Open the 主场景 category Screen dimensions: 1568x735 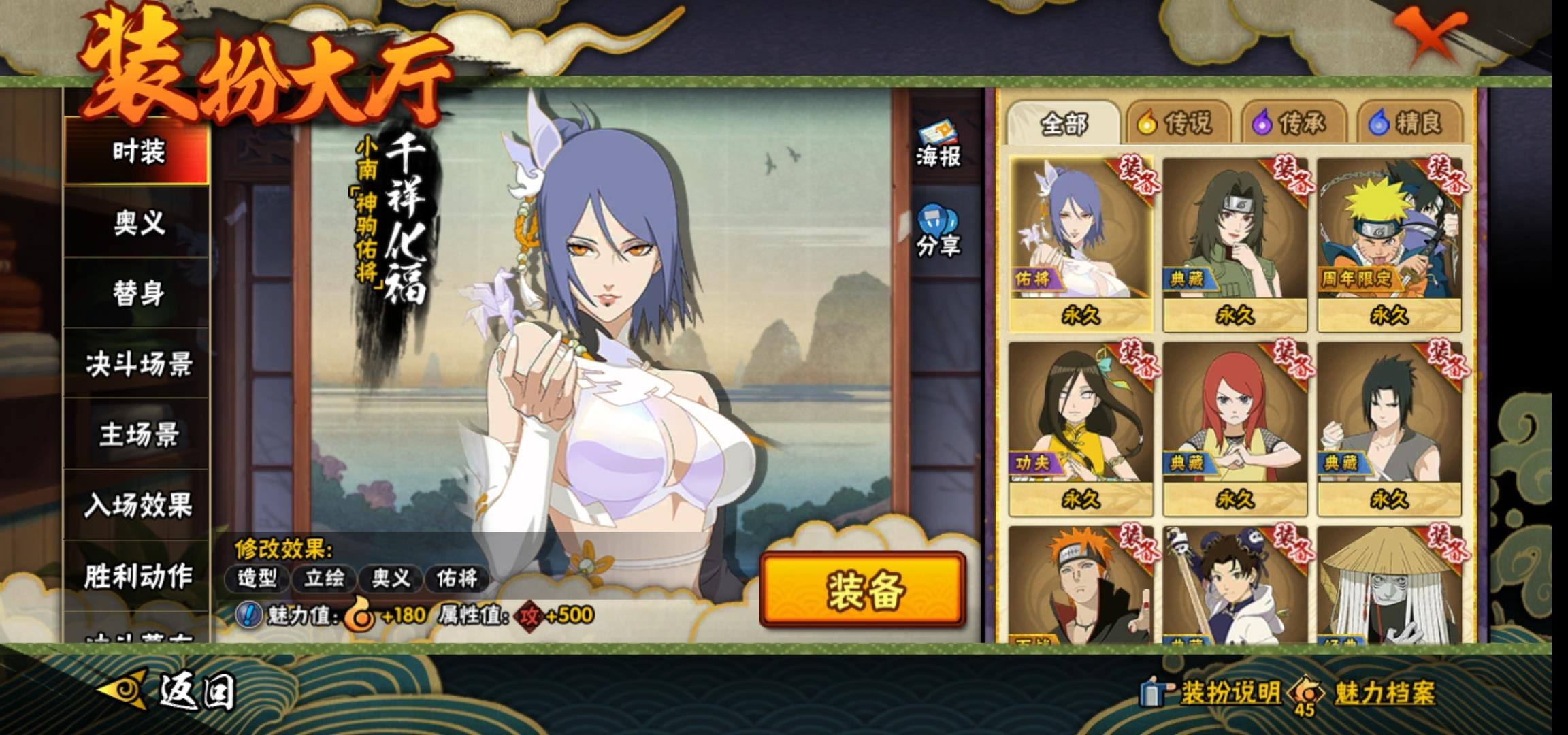137,435
